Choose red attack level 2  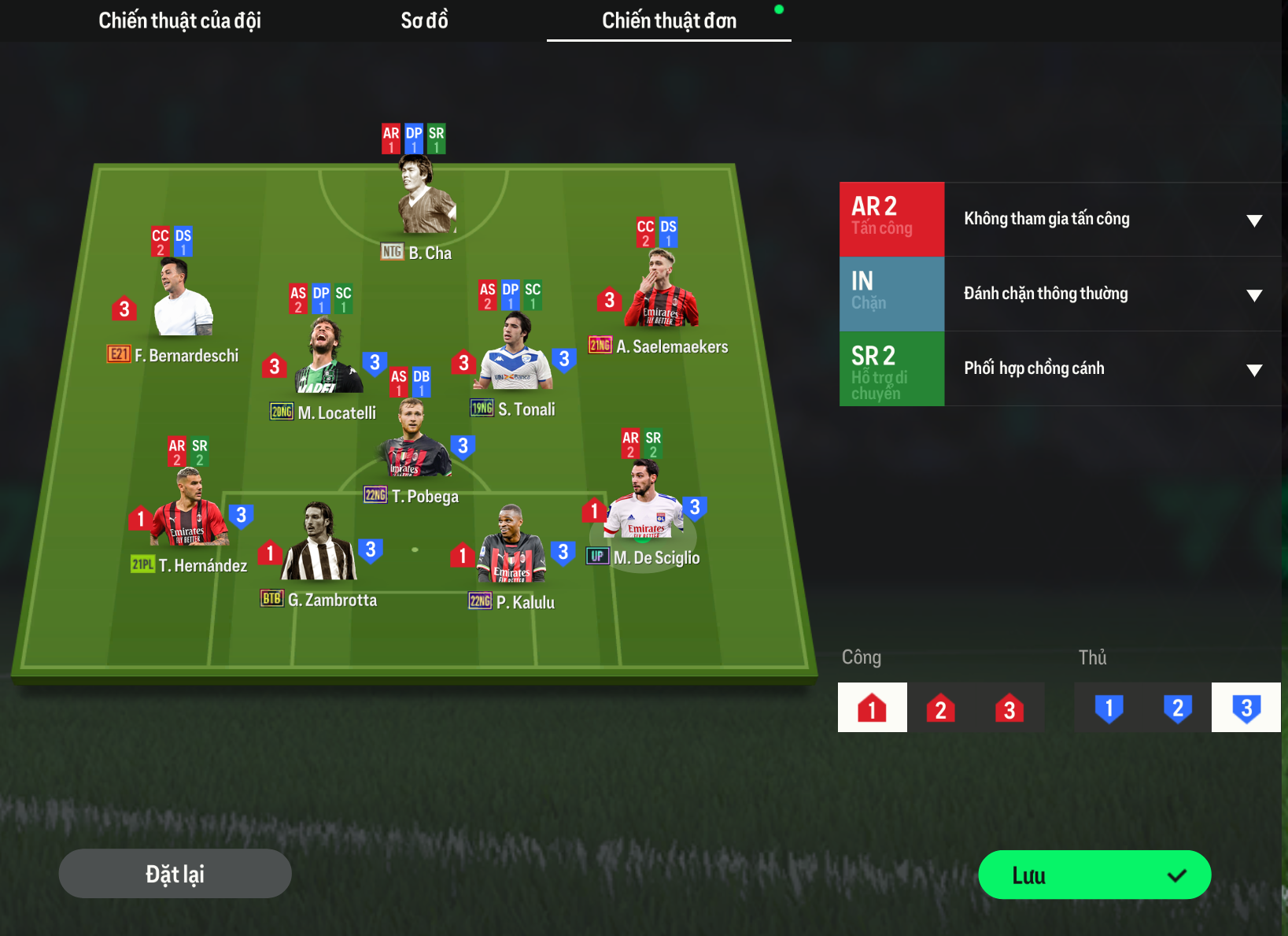940,708
